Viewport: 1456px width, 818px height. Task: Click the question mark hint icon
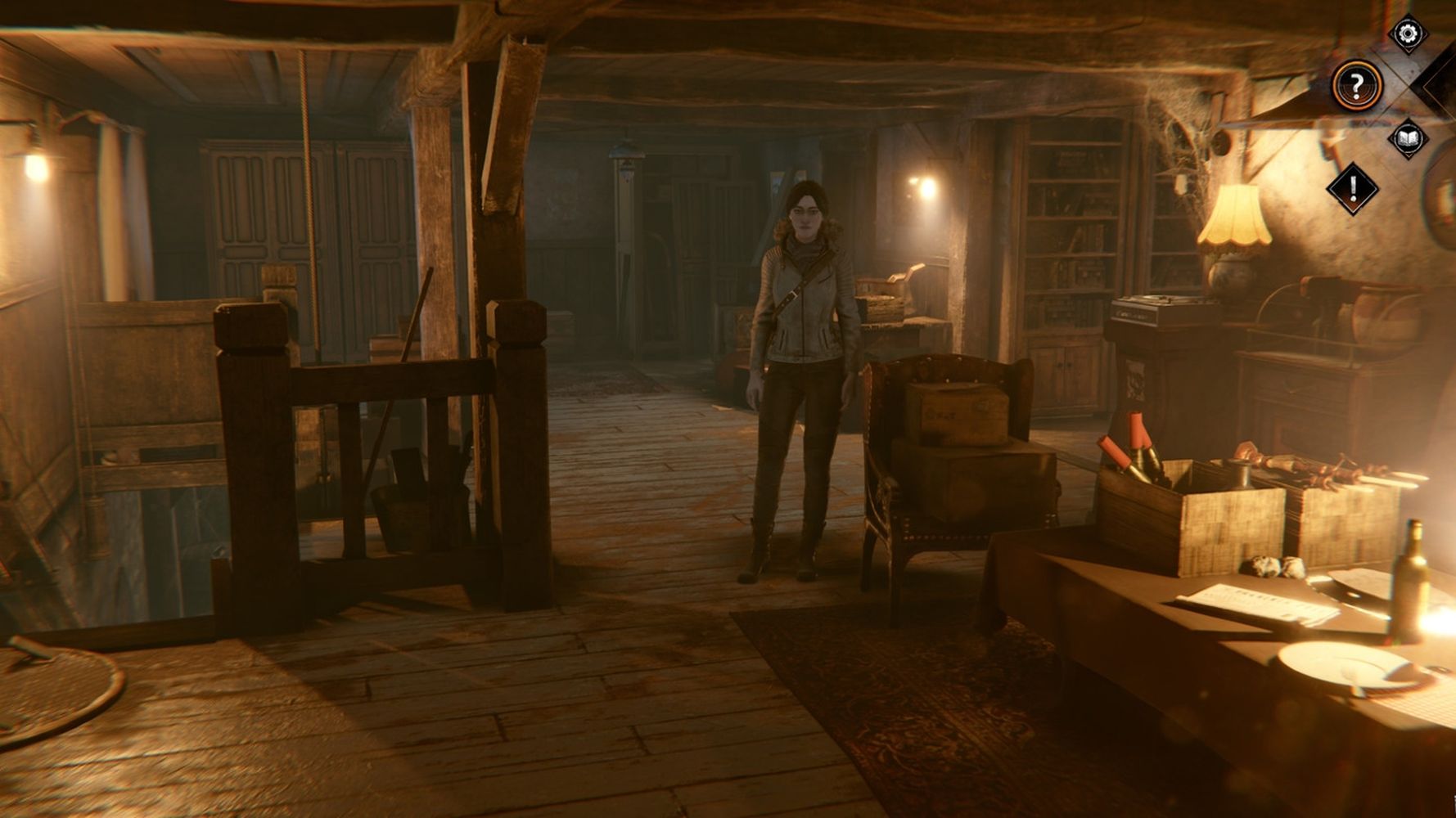pos(1356,84)
